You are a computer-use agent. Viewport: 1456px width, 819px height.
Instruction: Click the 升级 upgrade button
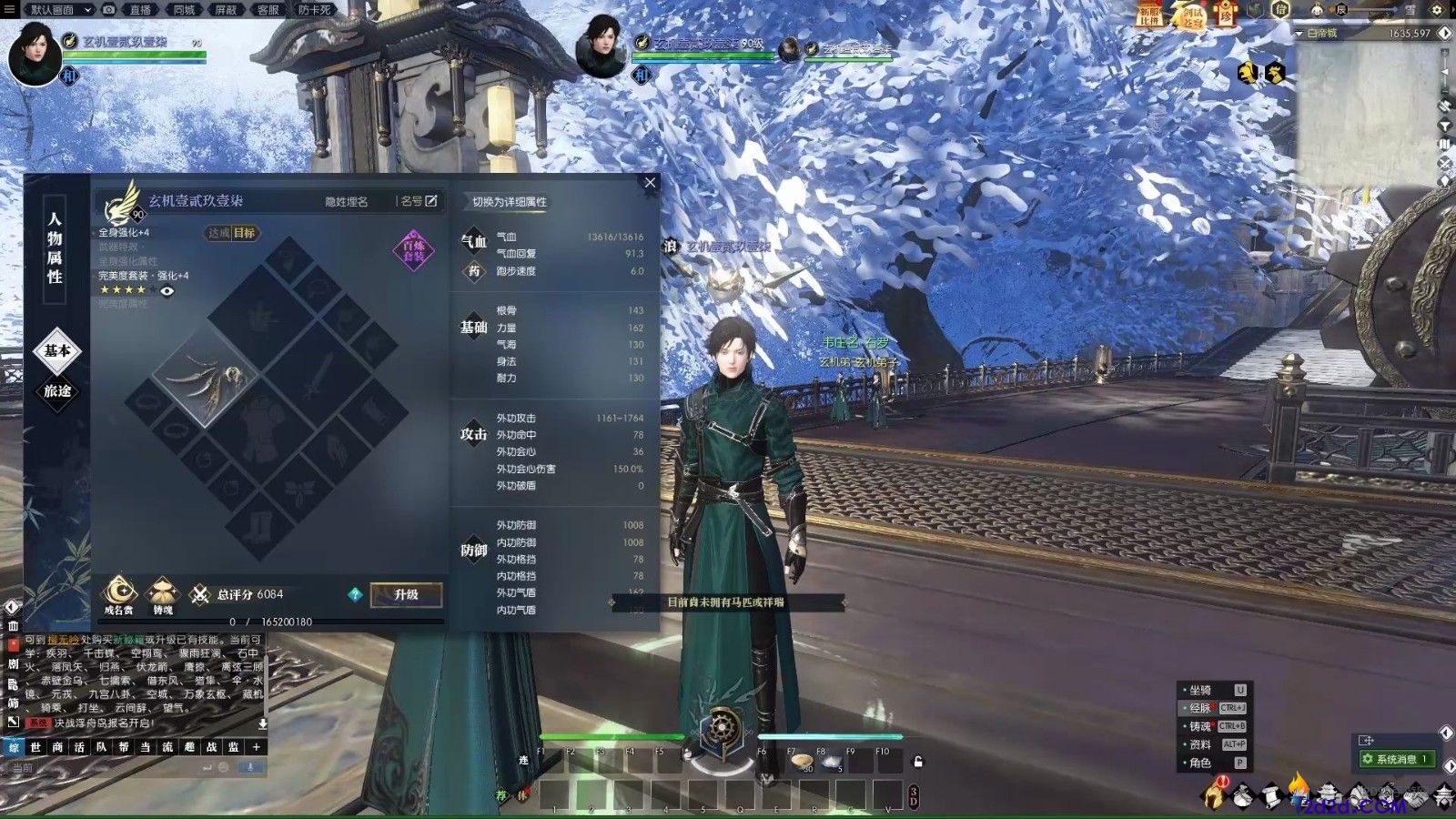(406, 595)
